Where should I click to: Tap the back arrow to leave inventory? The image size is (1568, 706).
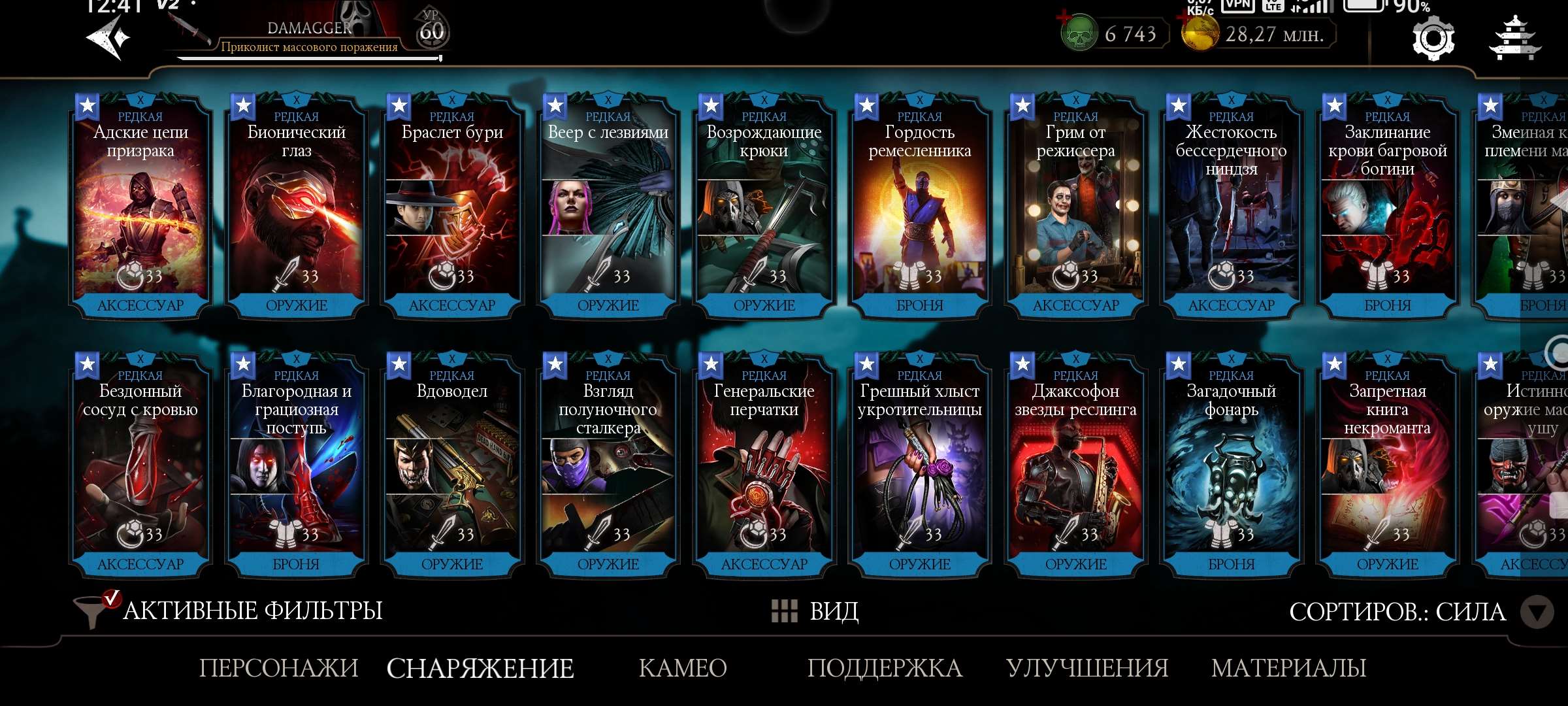(x=106, y=36)
